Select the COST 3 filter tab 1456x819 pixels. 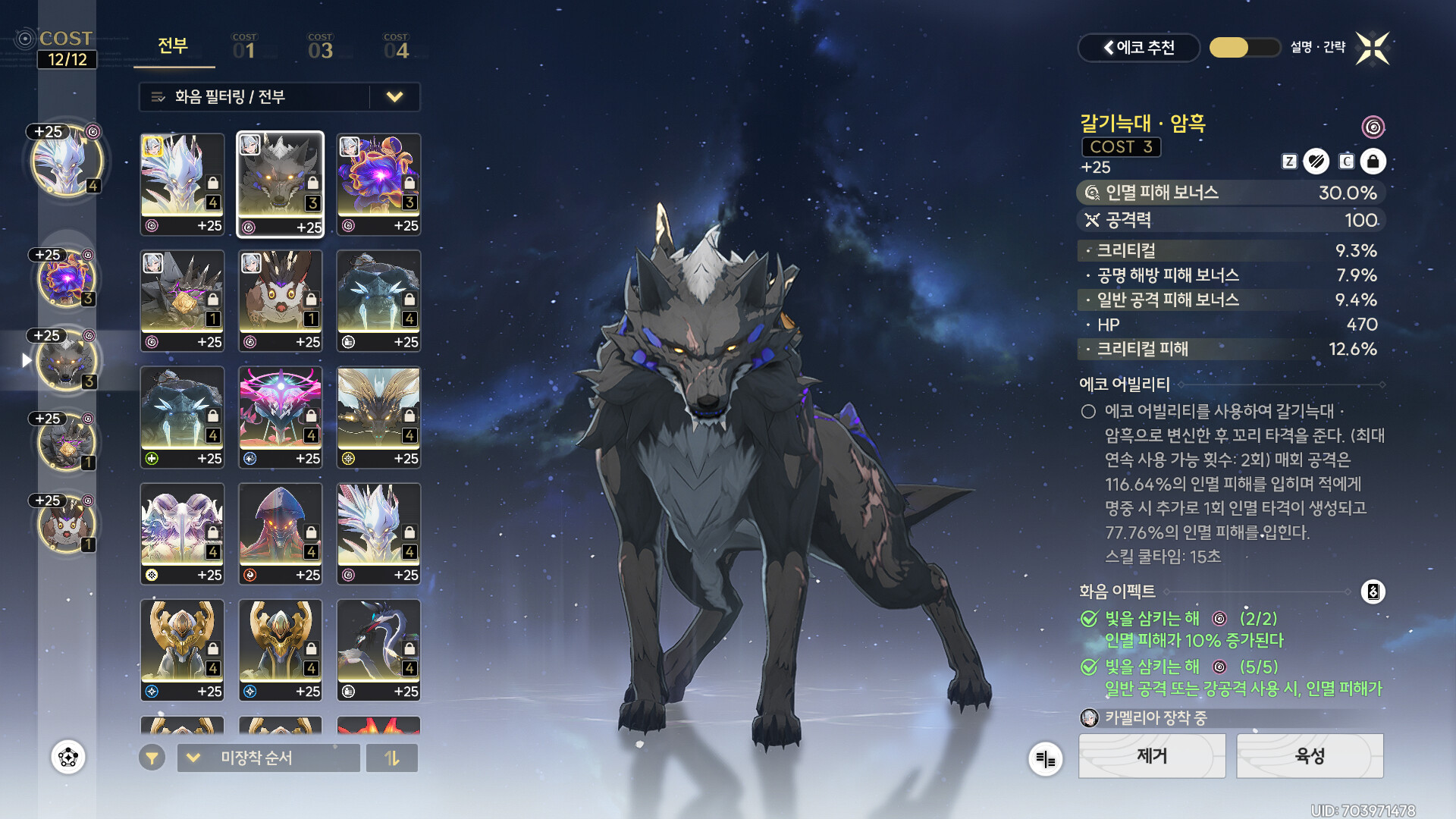(320, 47)
